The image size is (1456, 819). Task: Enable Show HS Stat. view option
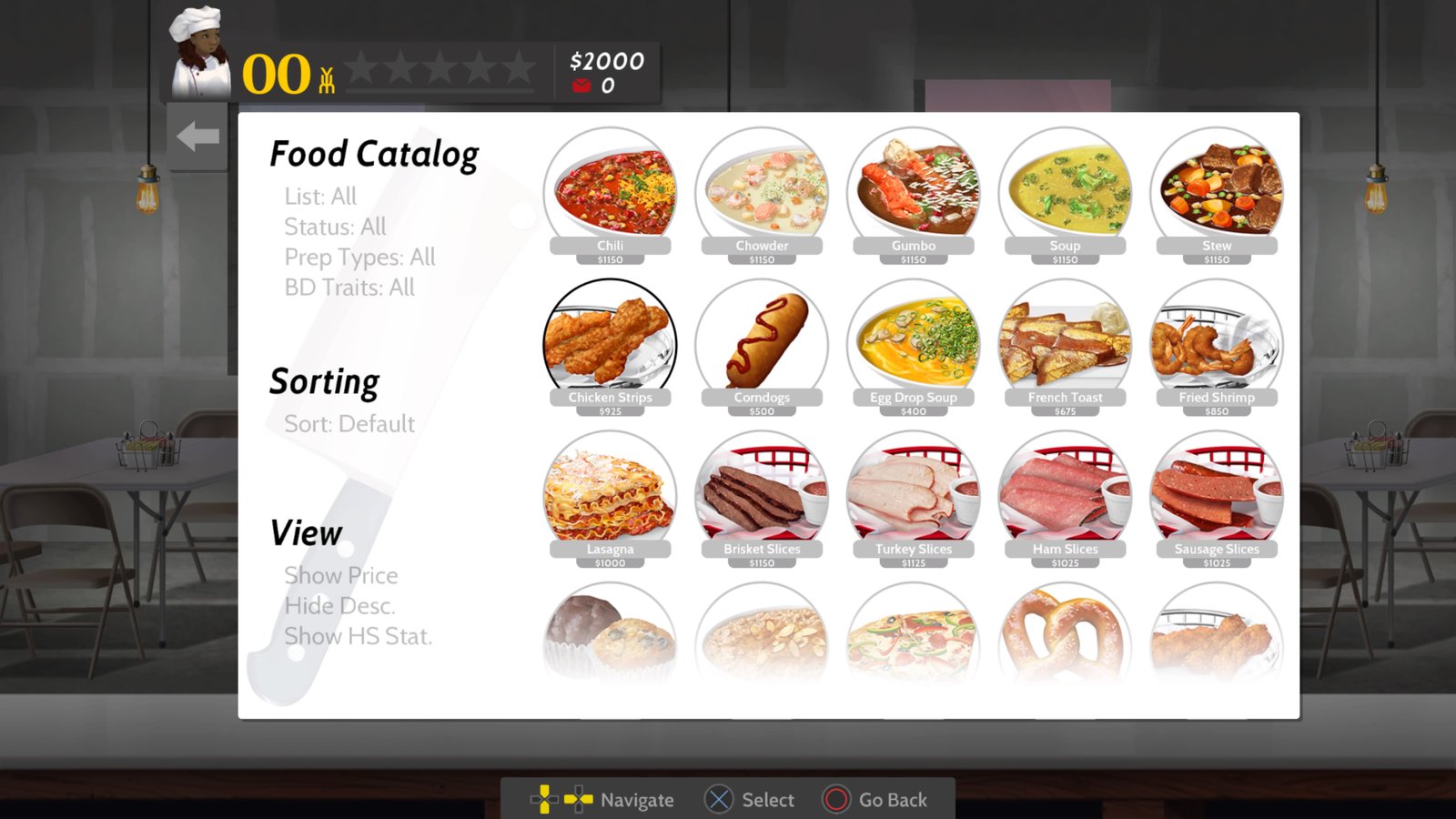[358, 636]
